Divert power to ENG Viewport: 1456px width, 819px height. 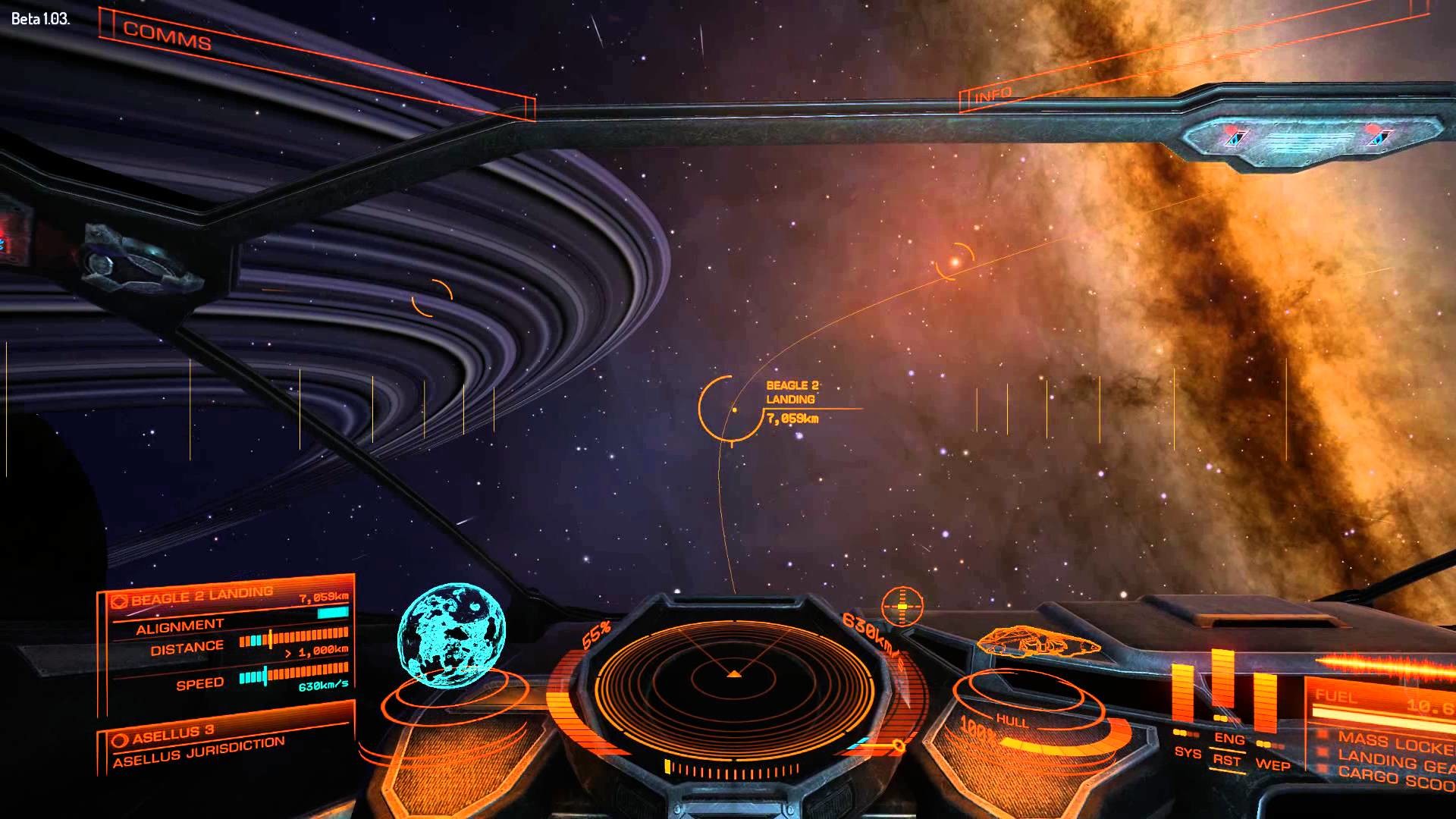[x=1229, y=738]
